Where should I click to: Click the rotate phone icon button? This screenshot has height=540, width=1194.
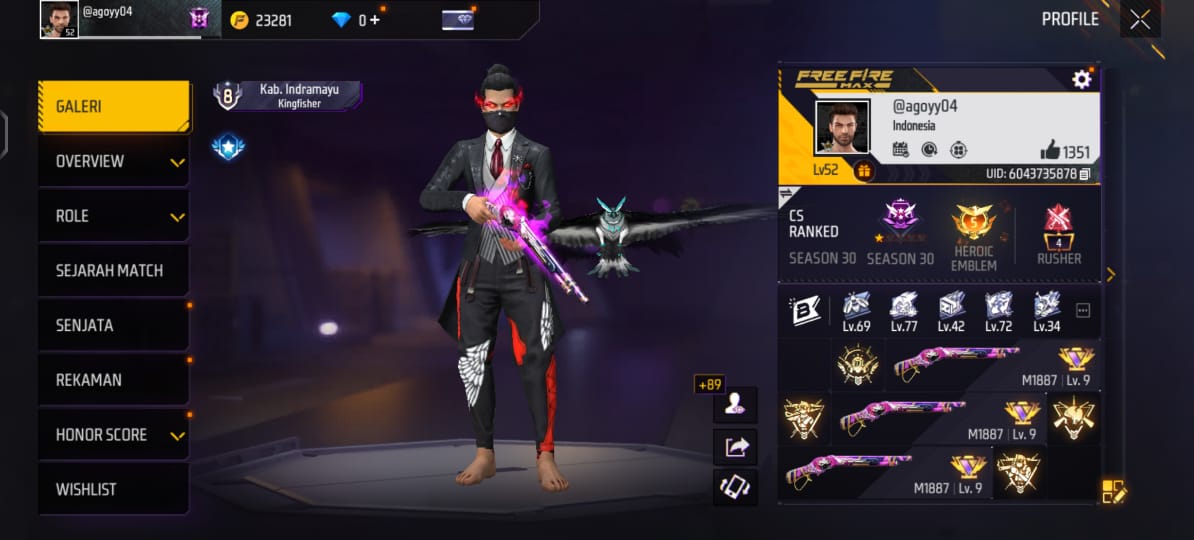click(735, 487)
